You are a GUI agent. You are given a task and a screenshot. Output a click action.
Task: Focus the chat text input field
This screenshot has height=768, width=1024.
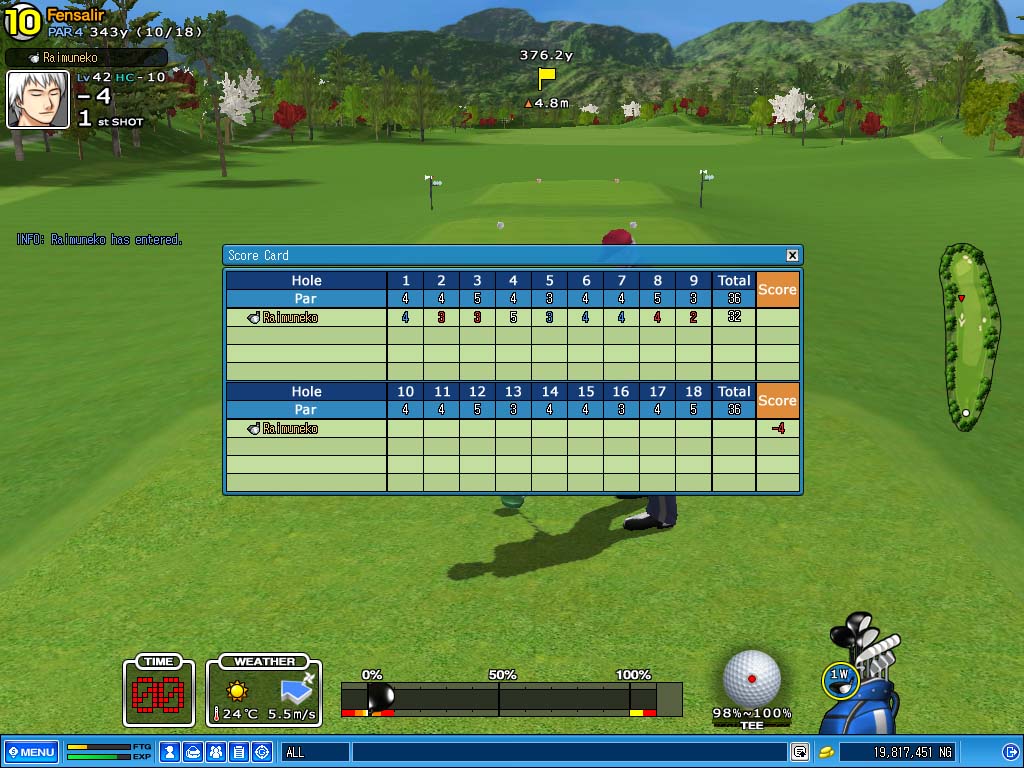point(568,752)
